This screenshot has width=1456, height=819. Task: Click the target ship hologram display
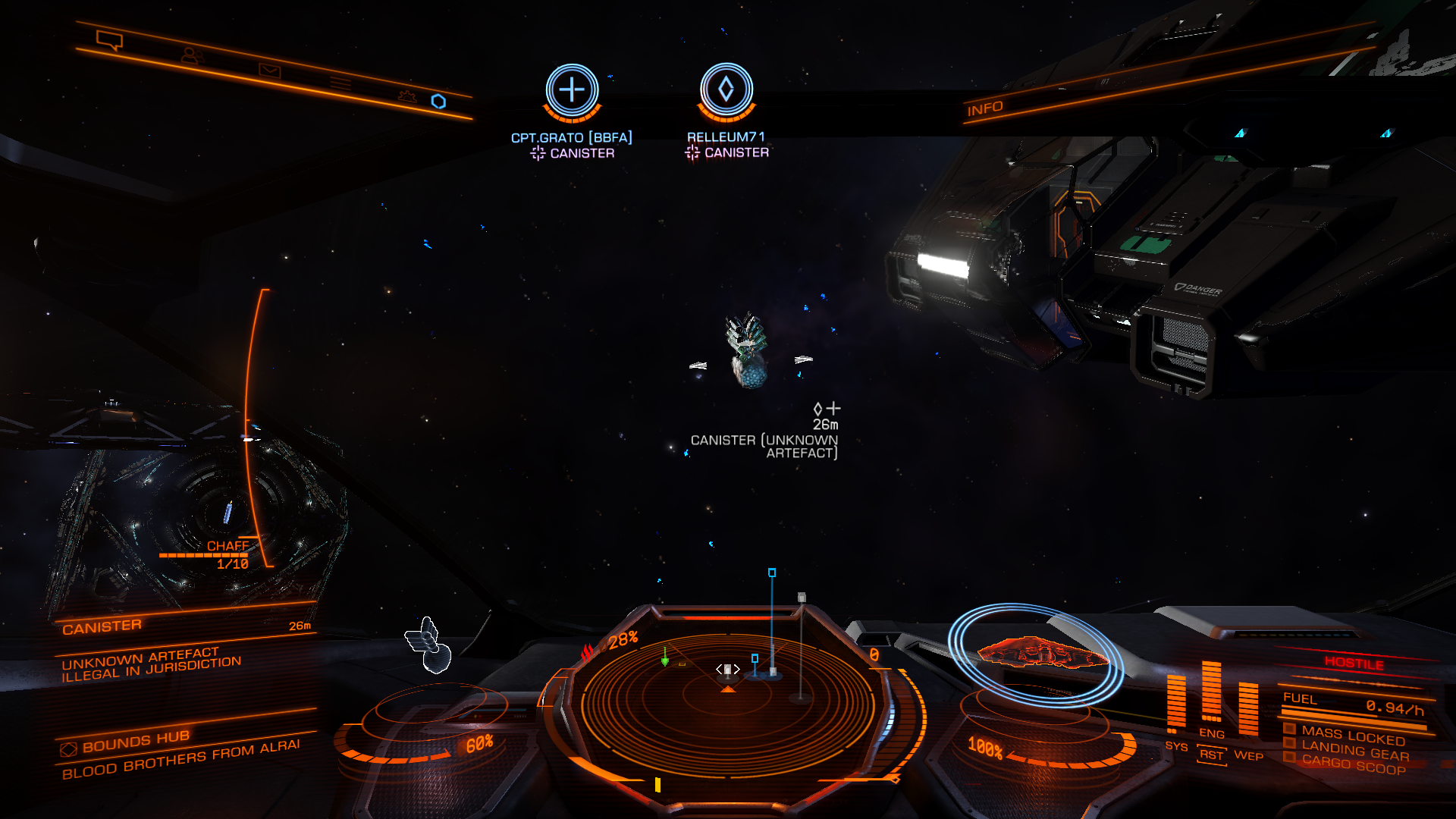[1036, 652]
